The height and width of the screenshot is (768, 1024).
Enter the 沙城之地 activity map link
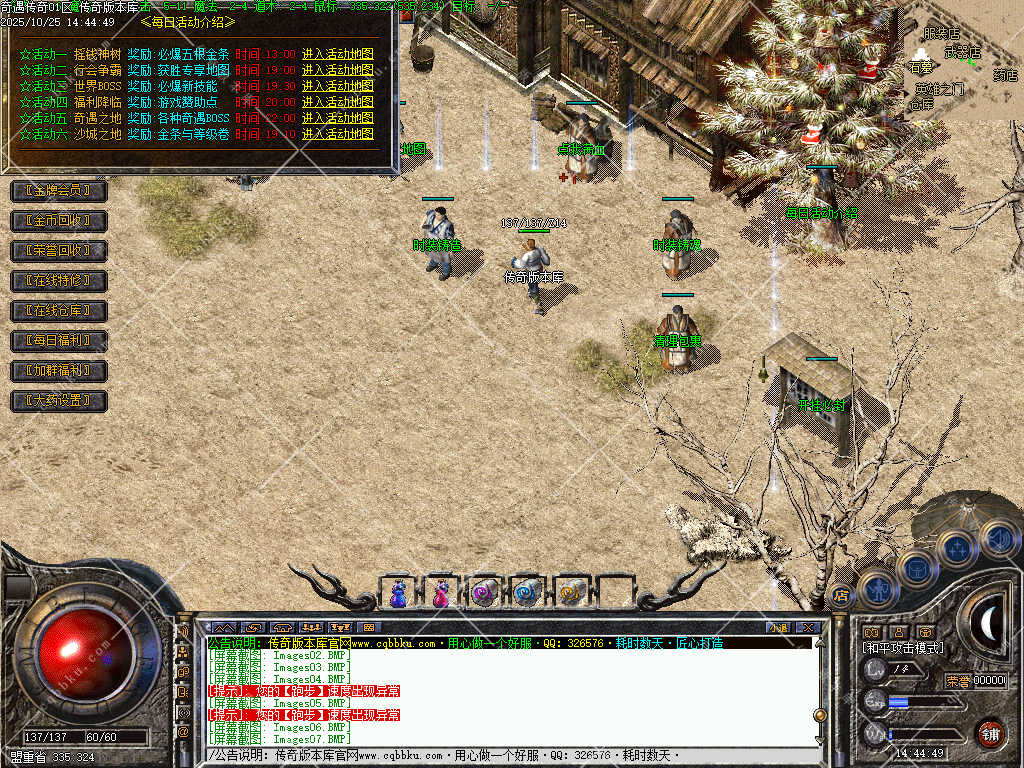[x=337, y=134]
